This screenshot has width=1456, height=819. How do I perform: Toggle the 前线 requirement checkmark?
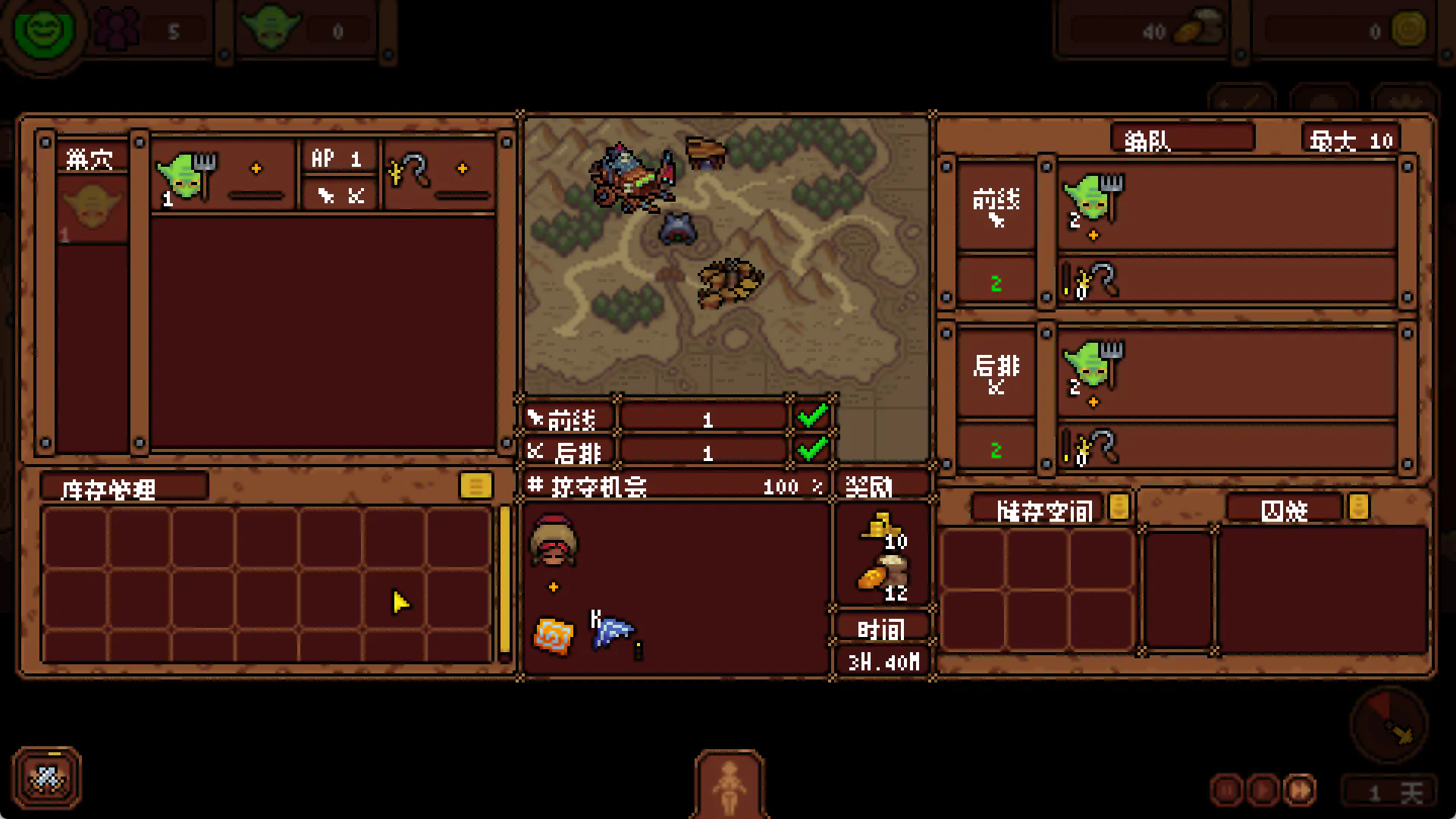click(812, 416)
